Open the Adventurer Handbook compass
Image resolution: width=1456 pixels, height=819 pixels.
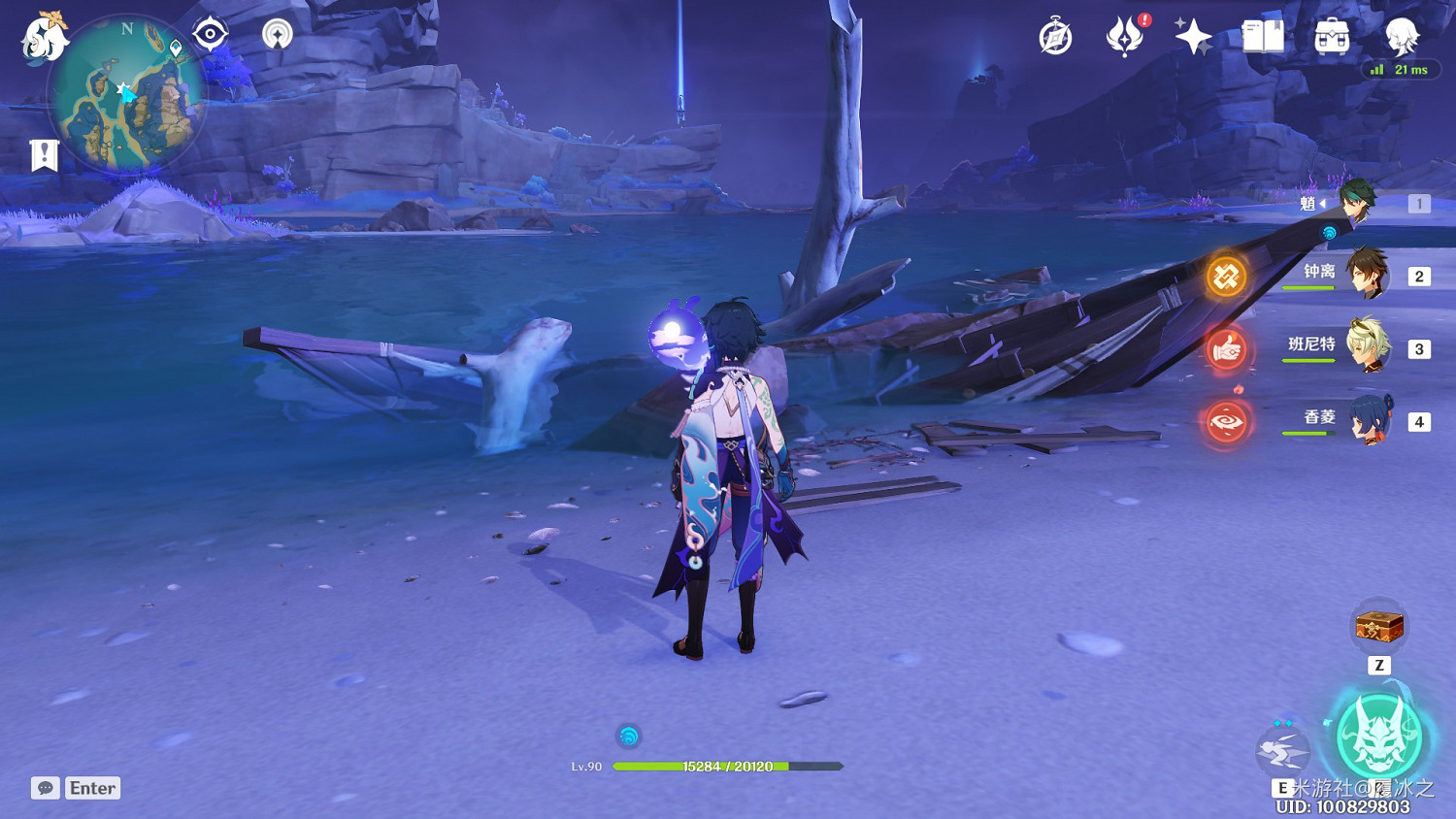pos(1055,38)
